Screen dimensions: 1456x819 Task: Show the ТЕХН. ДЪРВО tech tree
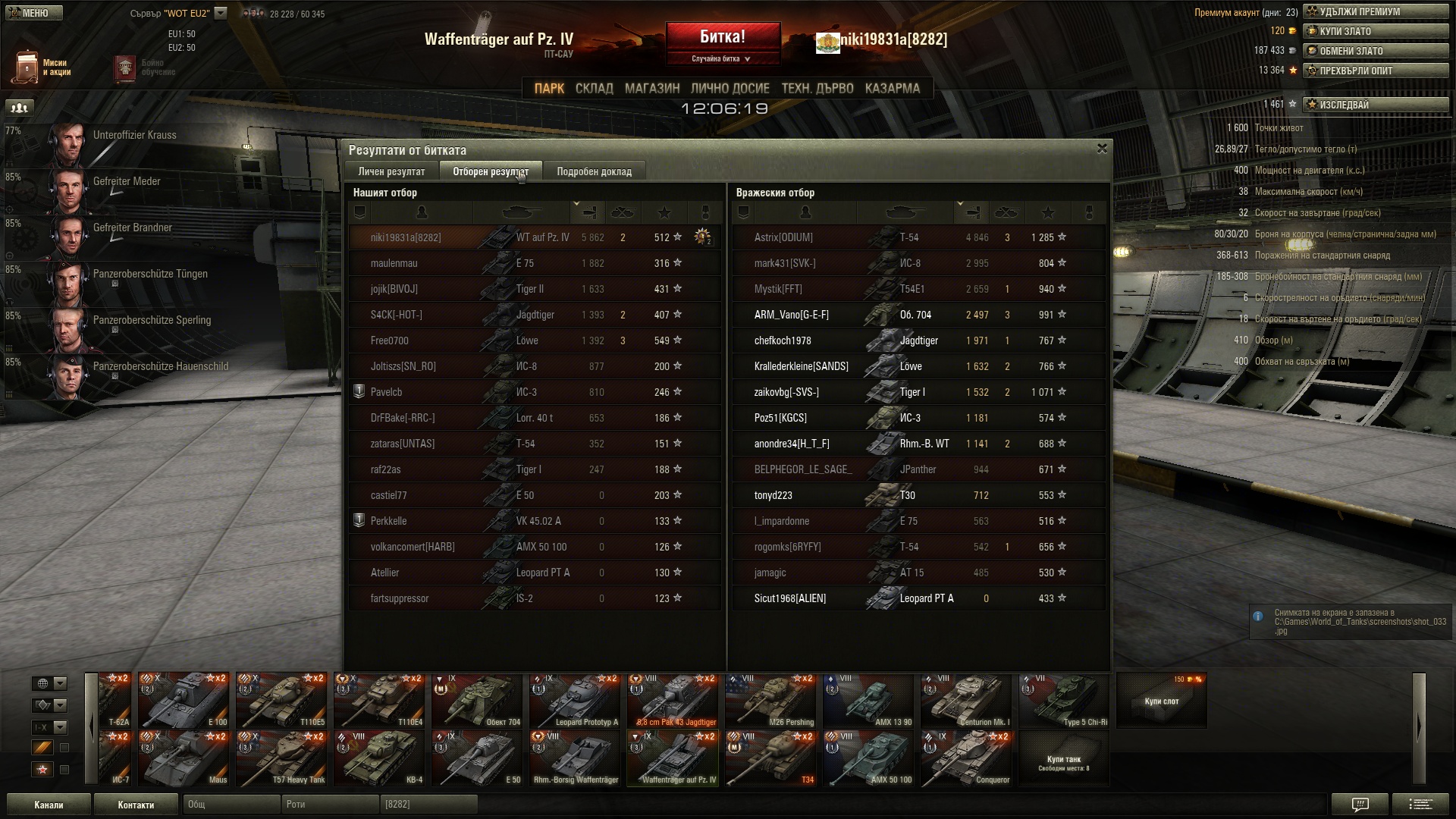[817, 89]
